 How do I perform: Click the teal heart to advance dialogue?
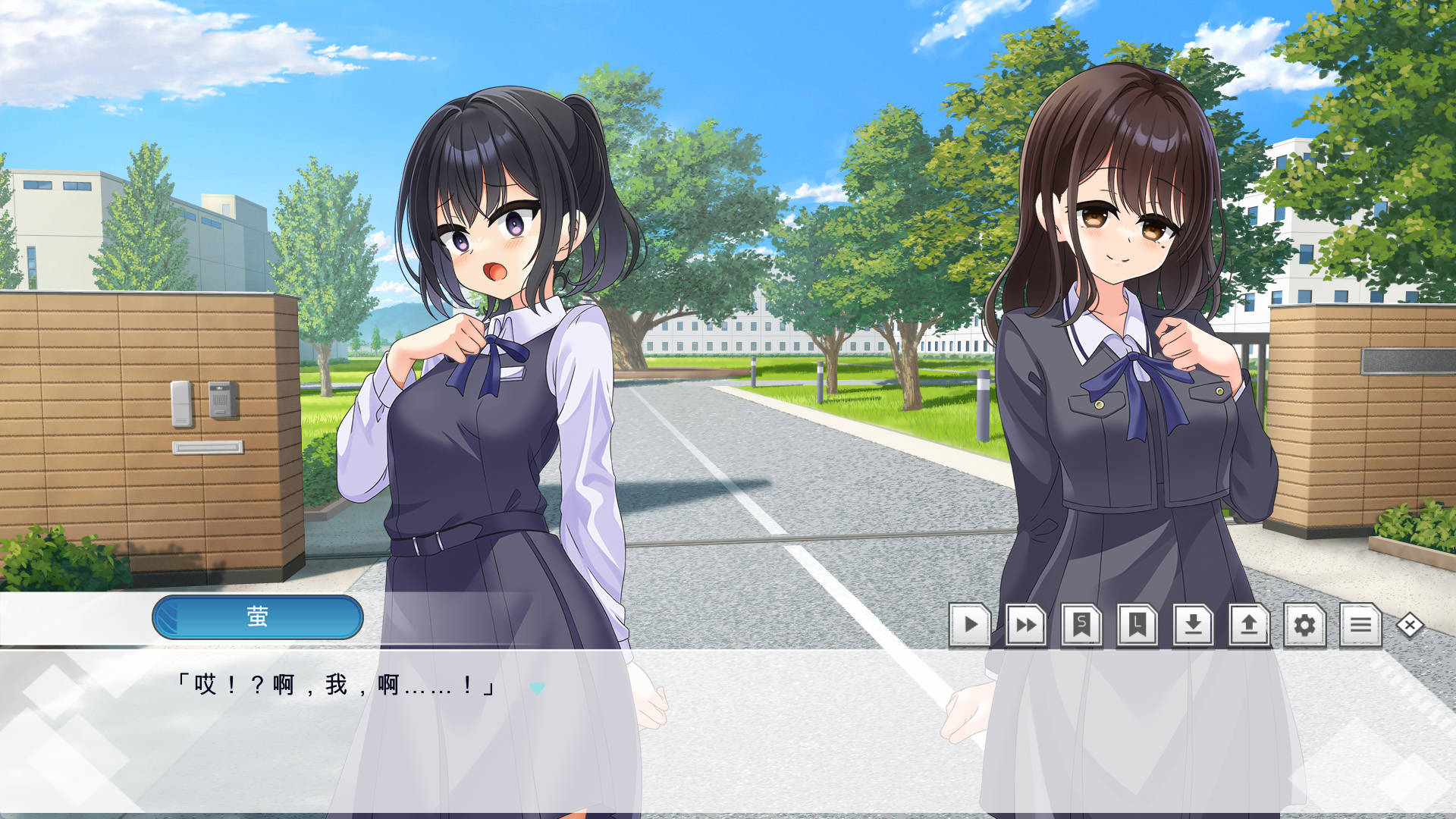[x=537, y=688]
